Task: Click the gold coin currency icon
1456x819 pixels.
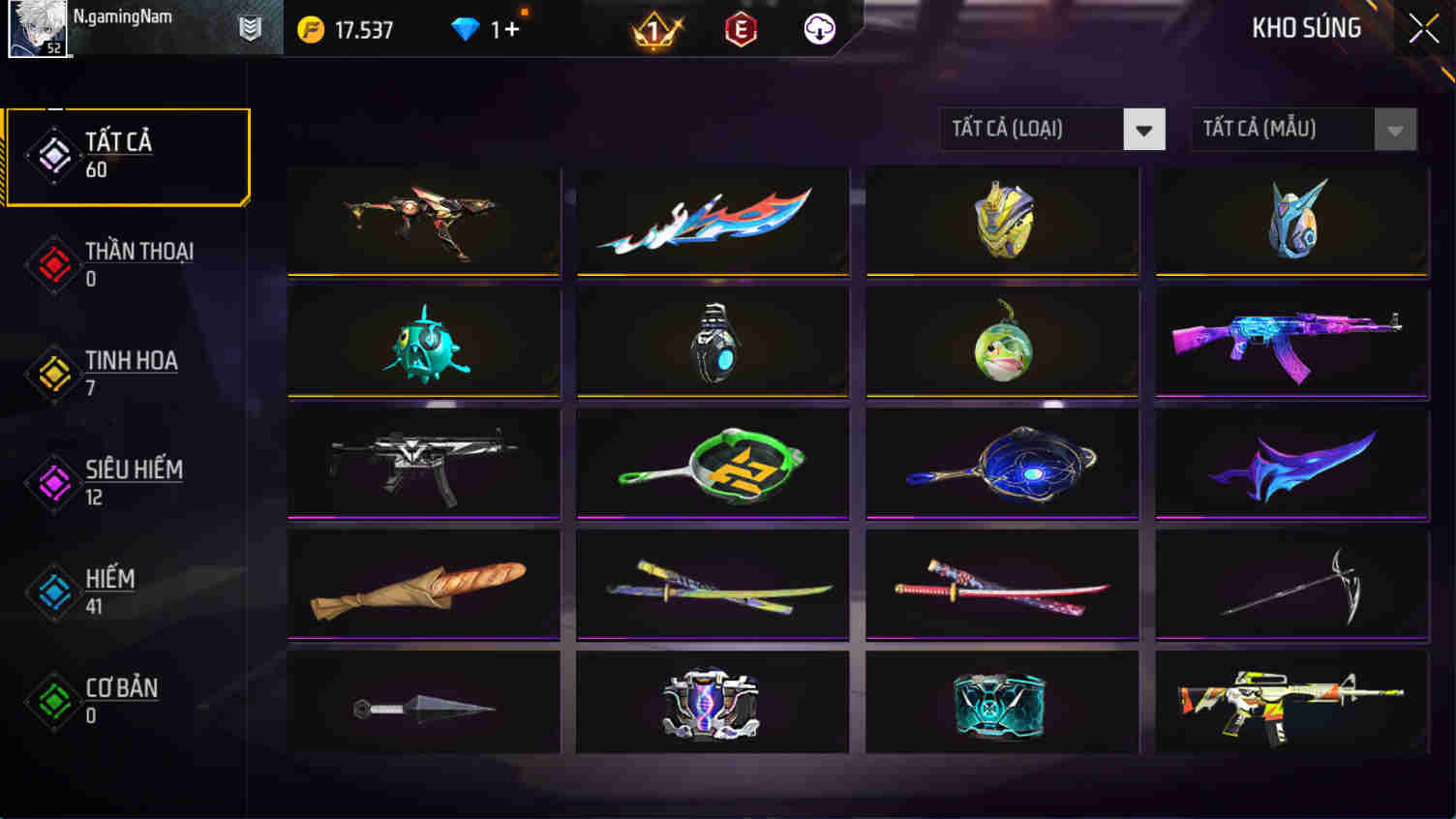Action: click(312, 28)
